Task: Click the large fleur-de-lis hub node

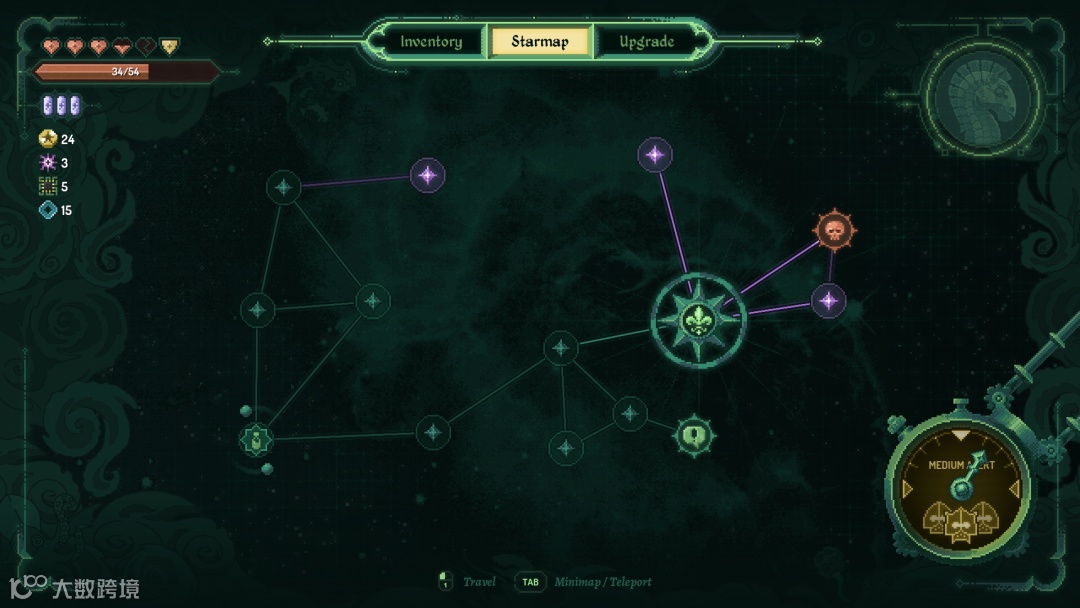Action: (x=698, y=320)
